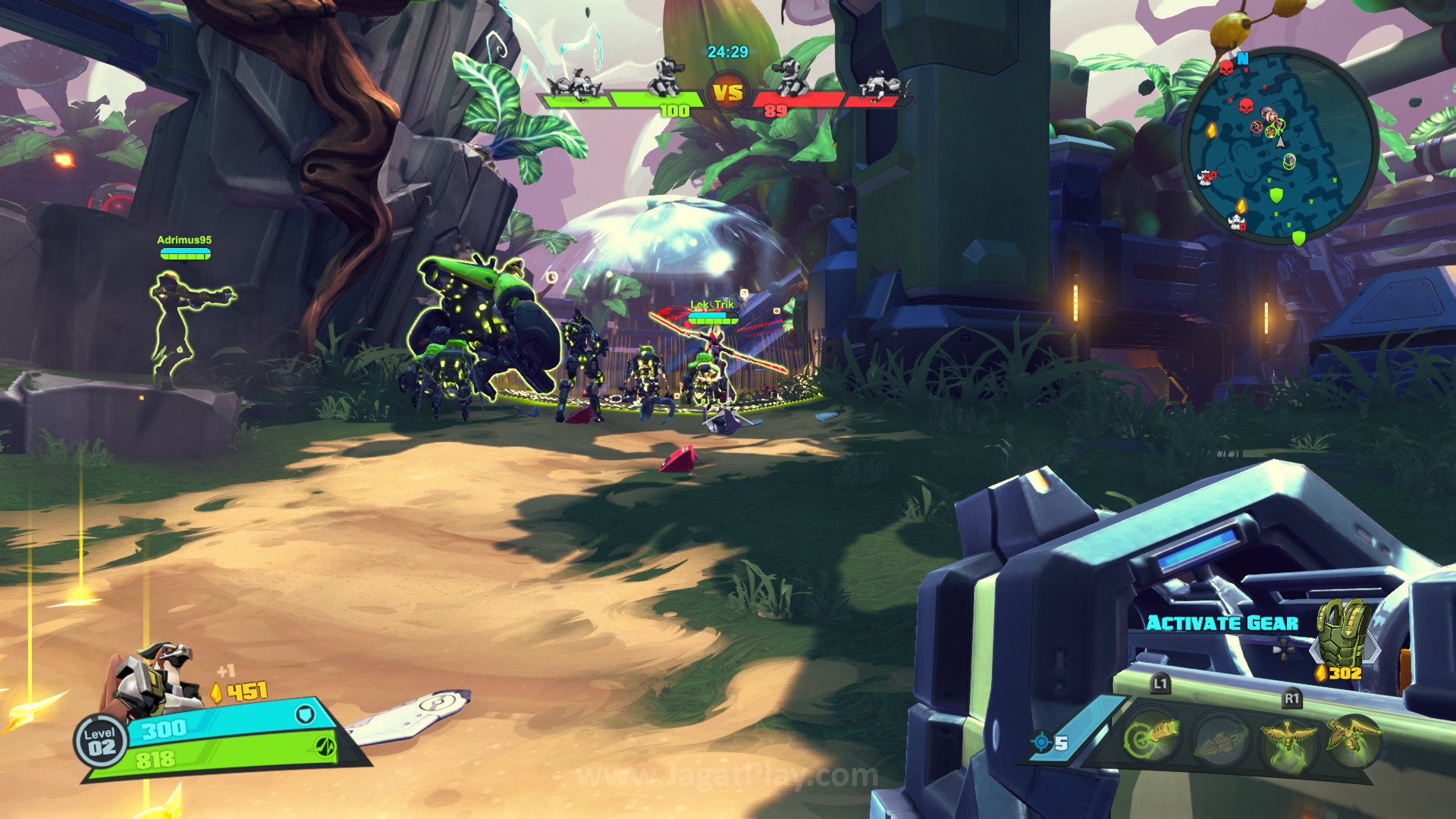Click the blue N compass marker
The height and width of the screenshot is (819, 1456).
coord(1242,58)
